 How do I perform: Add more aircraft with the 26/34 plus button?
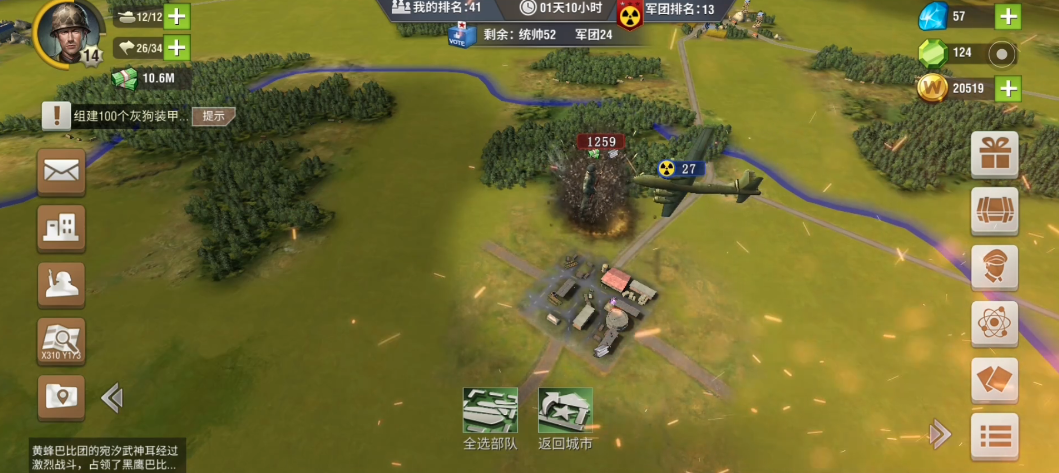tap(176, 47)
